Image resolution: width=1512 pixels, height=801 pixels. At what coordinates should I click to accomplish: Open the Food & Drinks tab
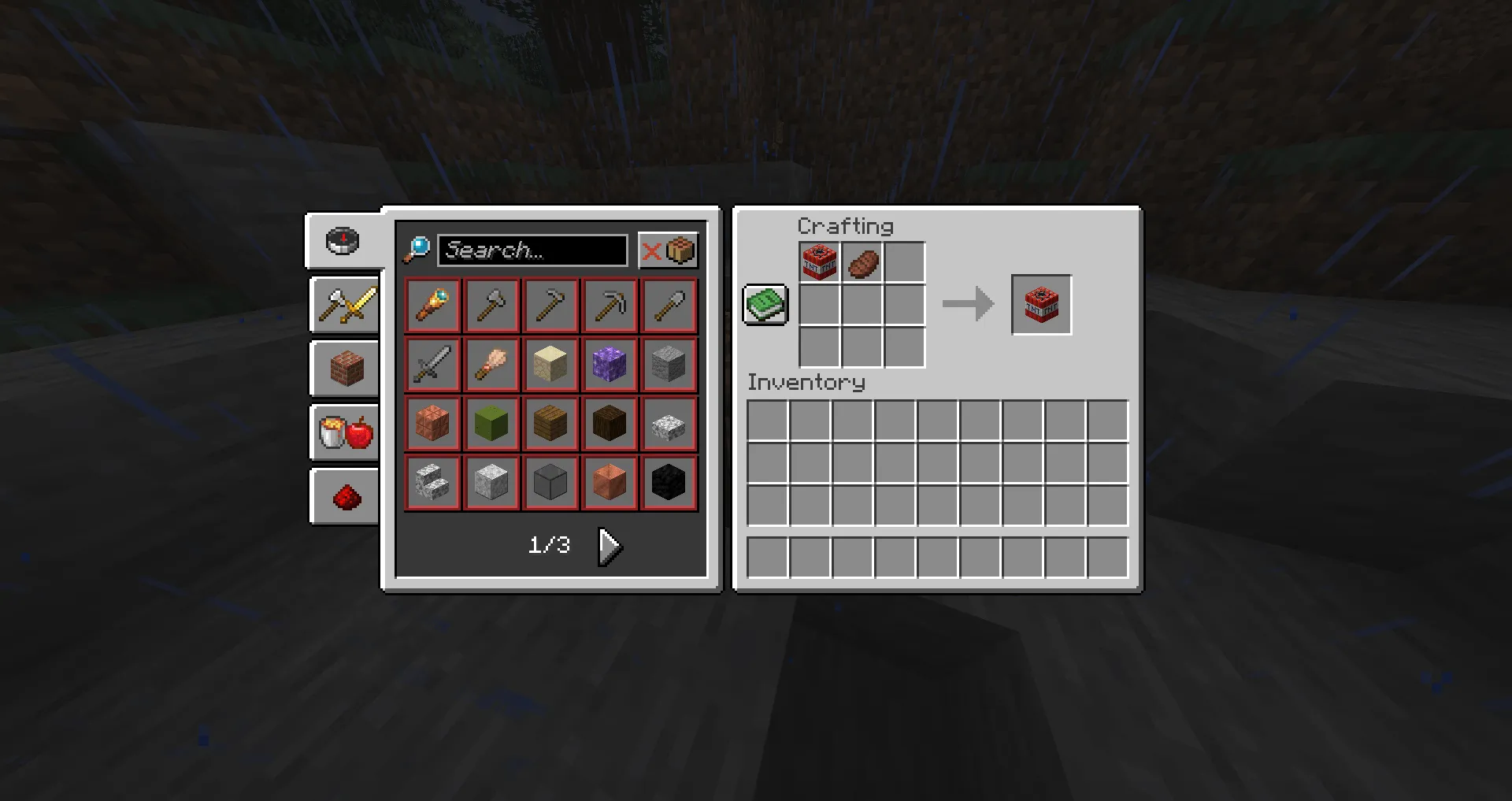point(344,432)
